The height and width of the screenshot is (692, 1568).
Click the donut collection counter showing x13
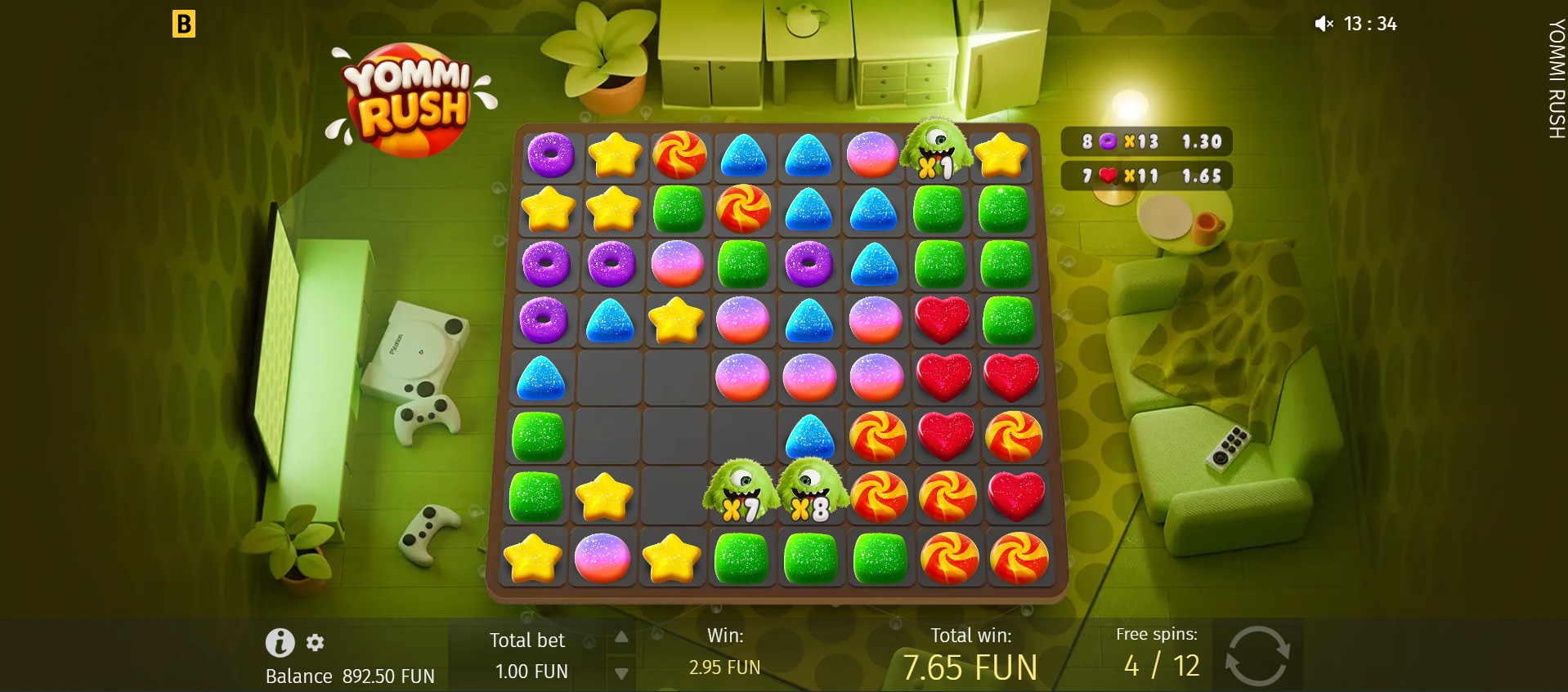tap(1146, 141)
